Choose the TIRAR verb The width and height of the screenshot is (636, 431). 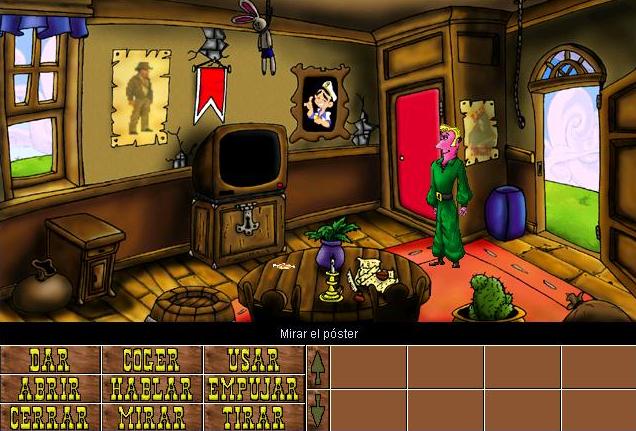click(x=253, y=416)
